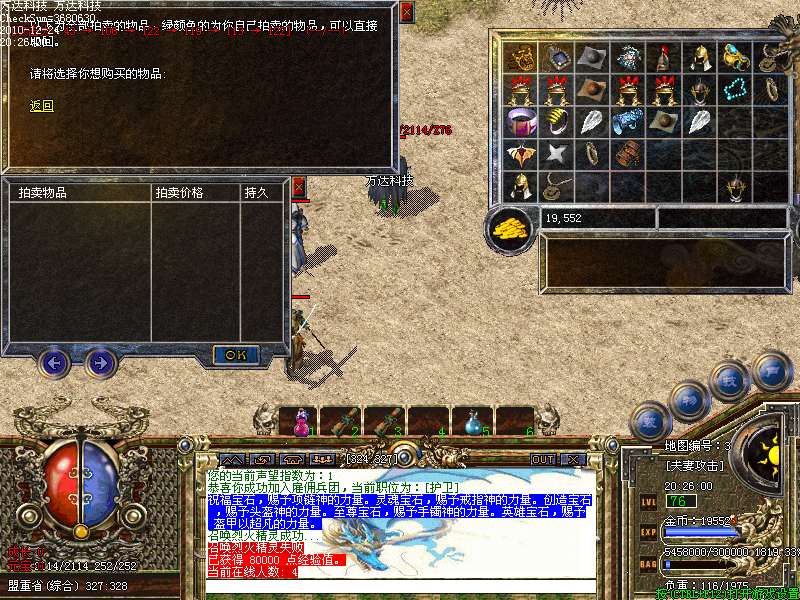
Task: Go to previous auction page arrow
Action: (x=54, y=362)
